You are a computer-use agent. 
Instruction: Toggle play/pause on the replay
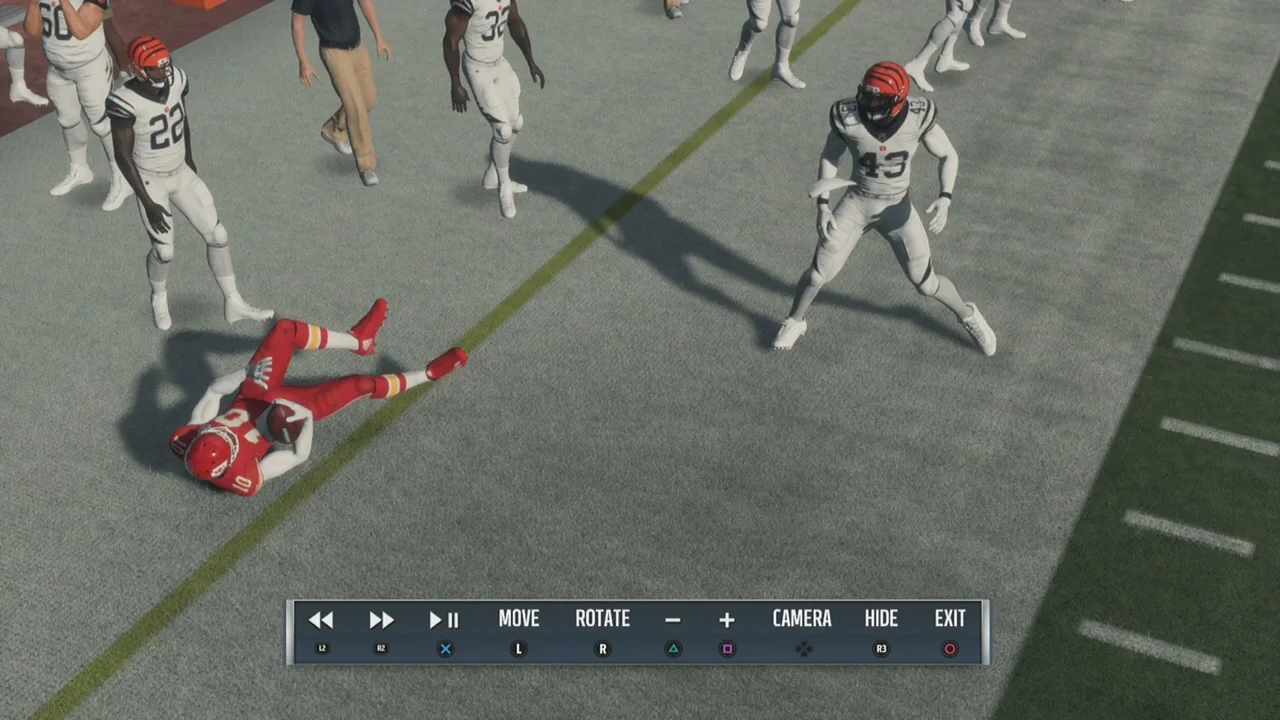[x=444, y=621]
